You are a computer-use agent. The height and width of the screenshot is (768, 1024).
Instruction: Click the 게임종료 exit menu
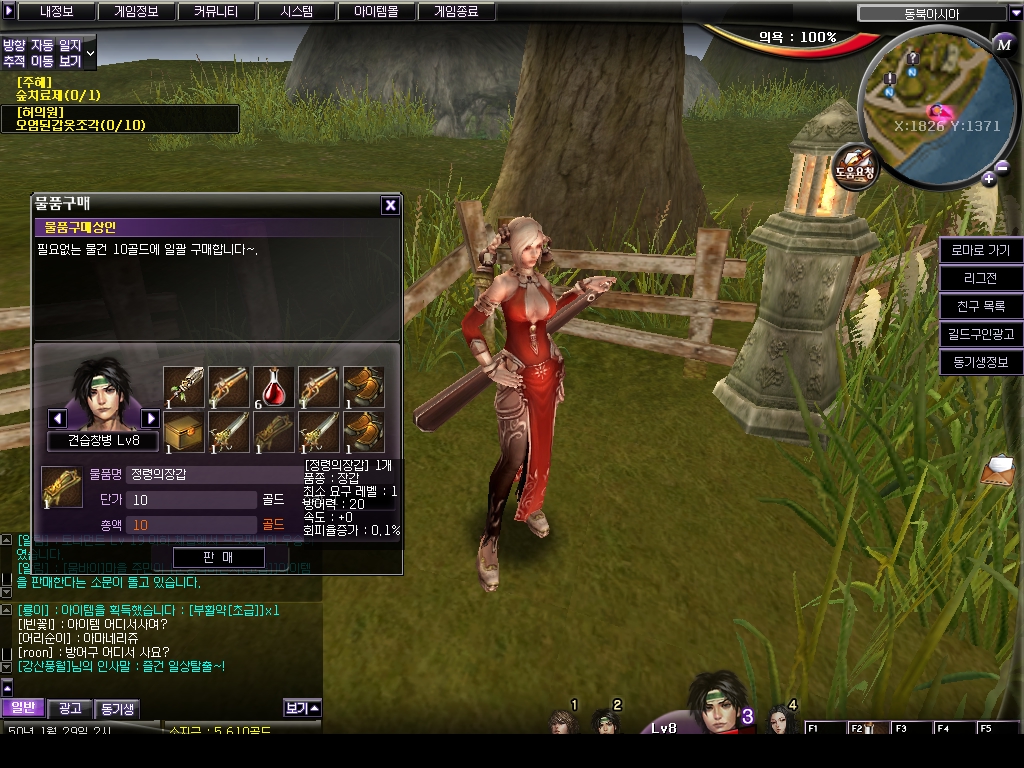[x=456, y=12]
